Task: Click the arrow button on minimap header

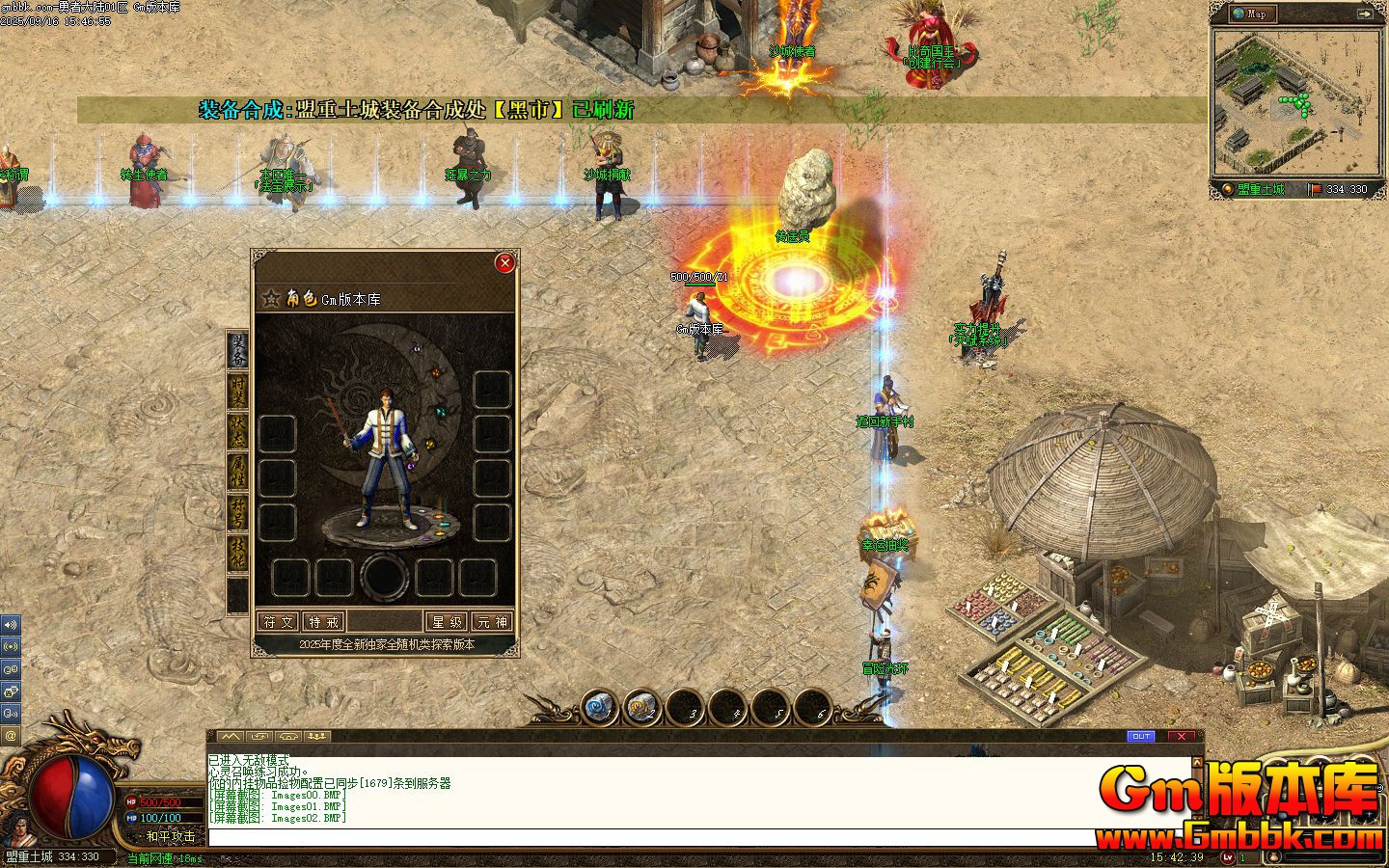Action: point(1365,14)
